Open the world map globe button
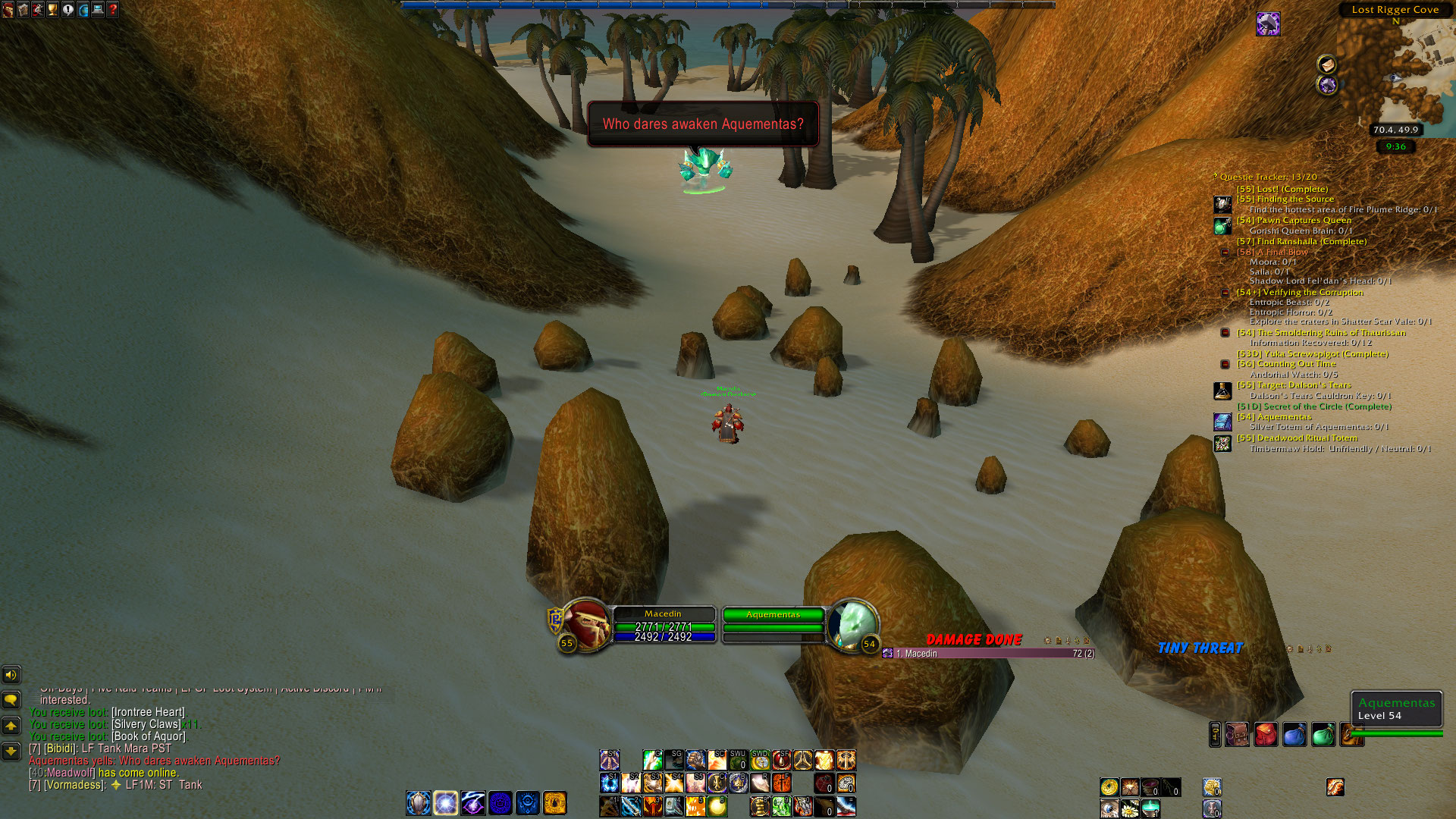This screenshot has width=1456, height=819. pyautogui.click(x=83, y=10)
